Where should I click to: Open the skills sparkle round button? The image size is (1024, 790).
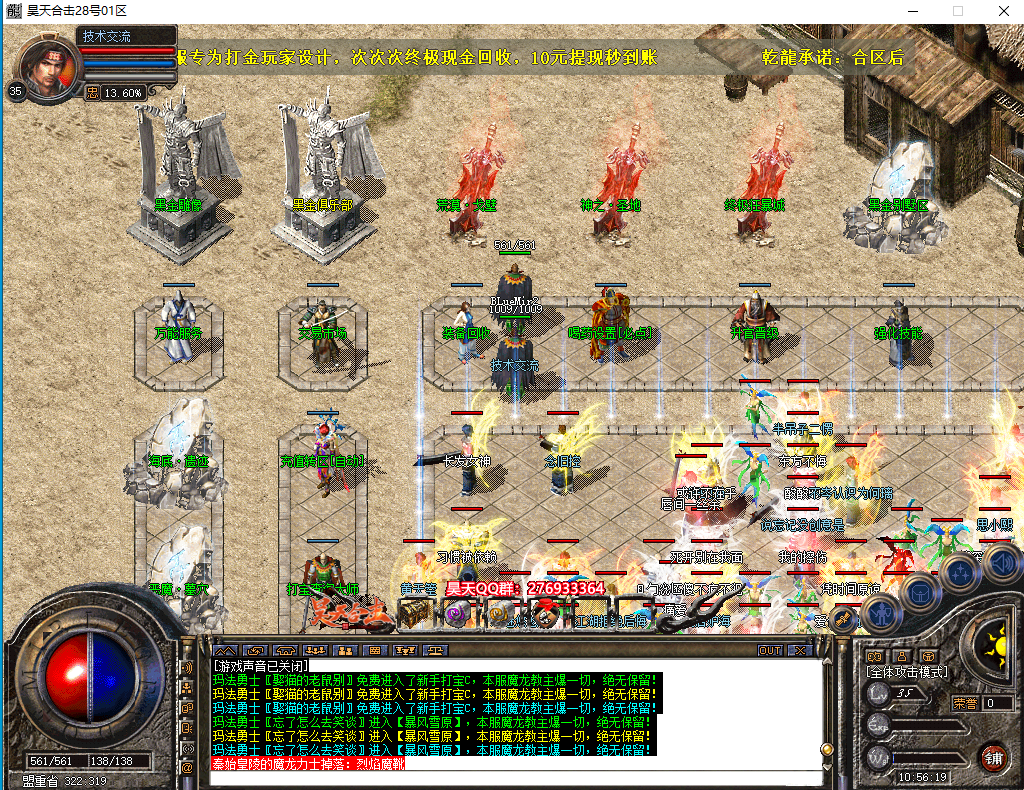[959, 572]
